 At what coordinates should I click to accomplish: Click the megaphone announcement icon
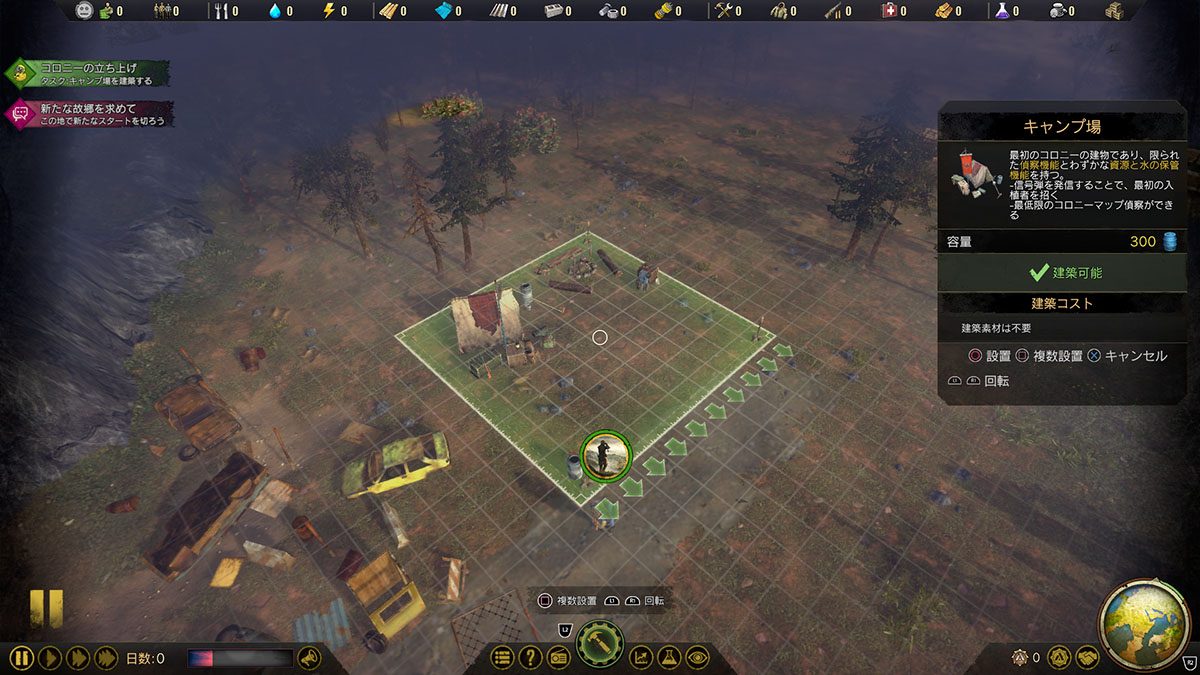click(x=309, y=658)
